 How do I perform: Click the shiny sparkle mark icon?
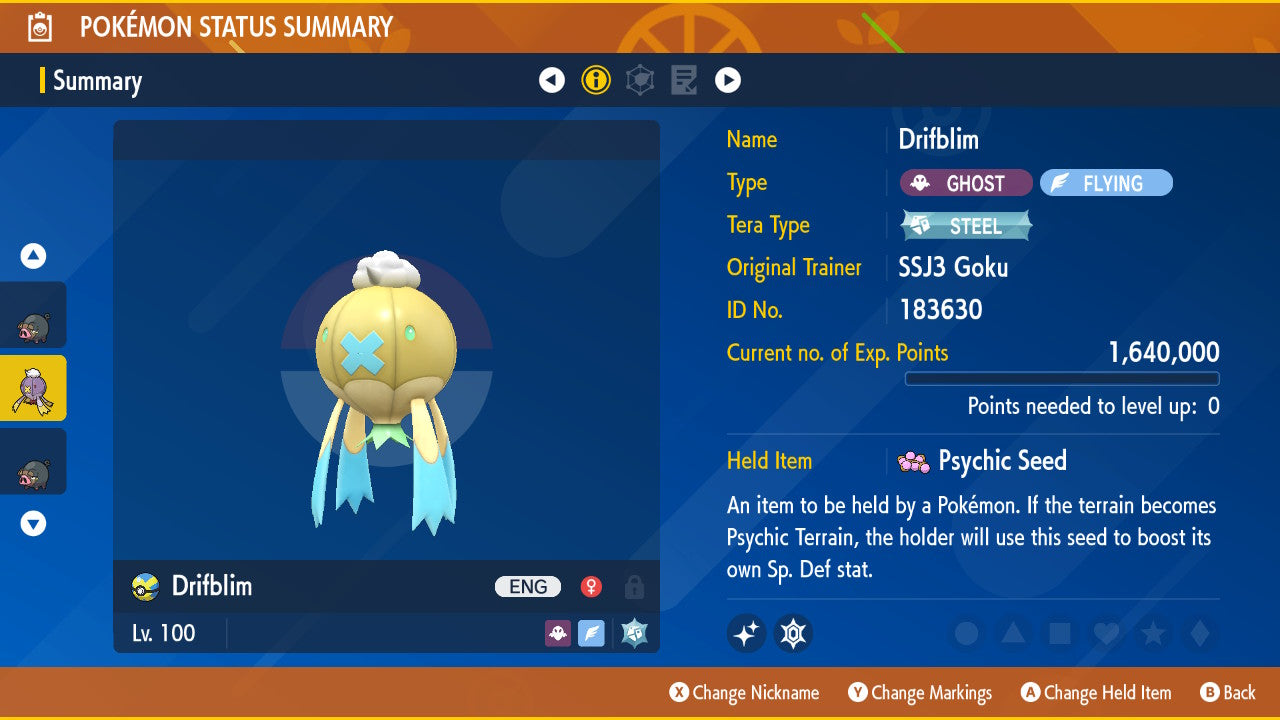746,633
